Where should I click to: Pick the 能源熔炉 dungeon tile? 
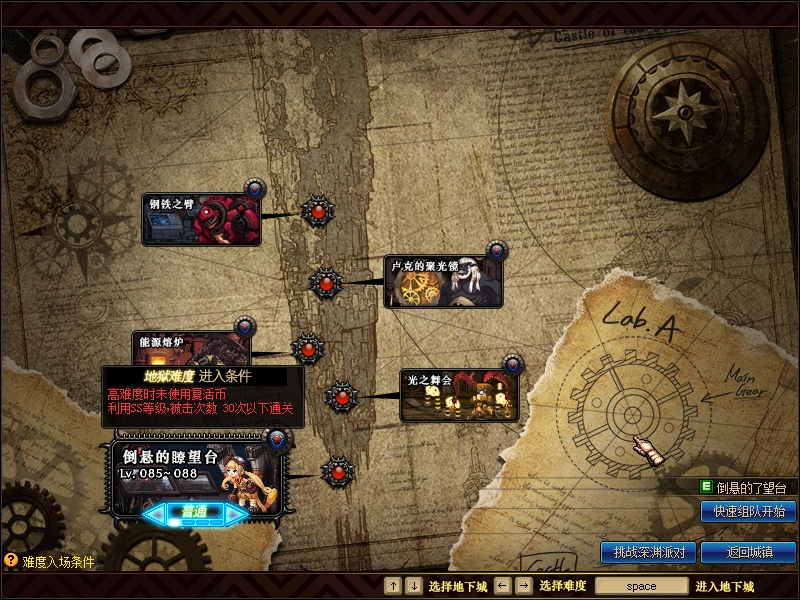pos(192,349)
